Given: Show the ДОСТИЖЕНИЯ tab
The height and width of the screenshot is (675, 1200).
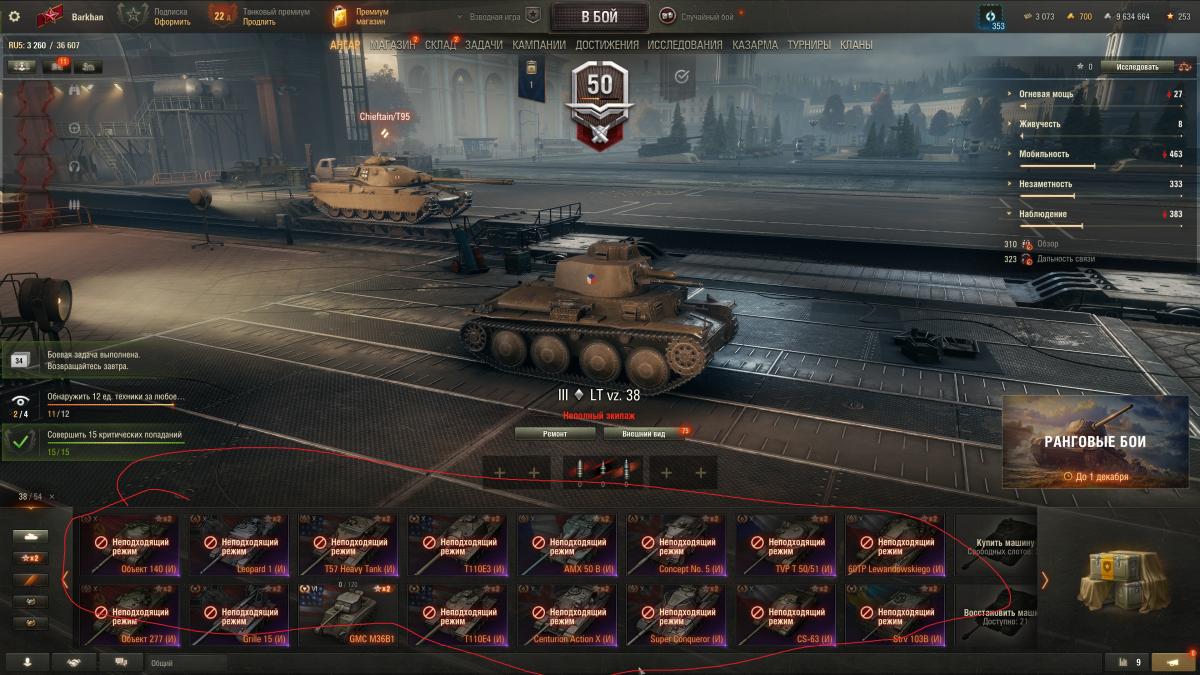Looking at the screenshot, I should [x=607, y=45].
